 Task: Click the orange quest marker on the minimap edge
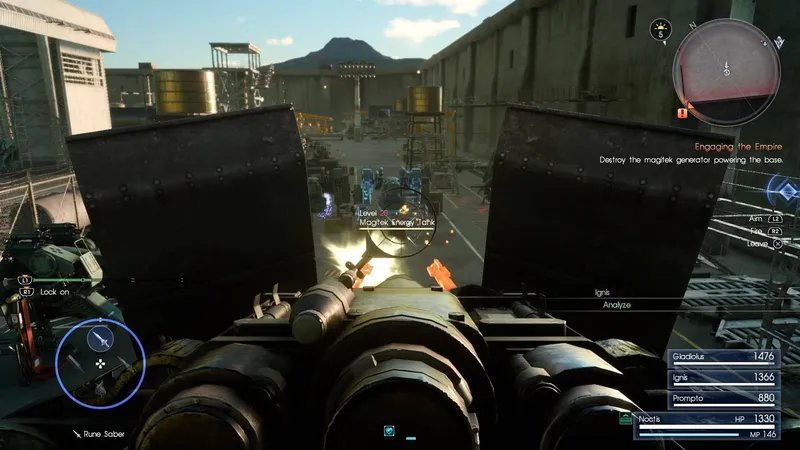point(682,114)
